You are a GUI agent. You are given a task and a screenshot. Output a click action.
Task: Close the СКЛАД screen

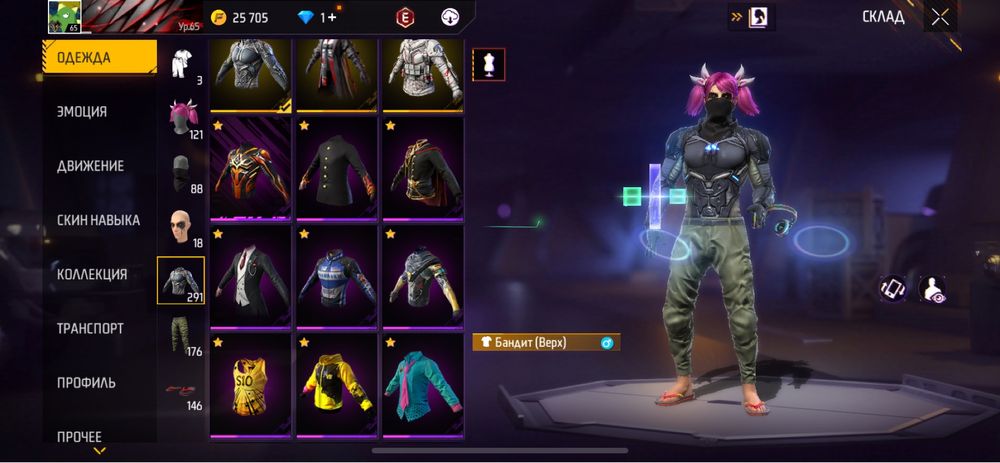(x=940, y=17)
